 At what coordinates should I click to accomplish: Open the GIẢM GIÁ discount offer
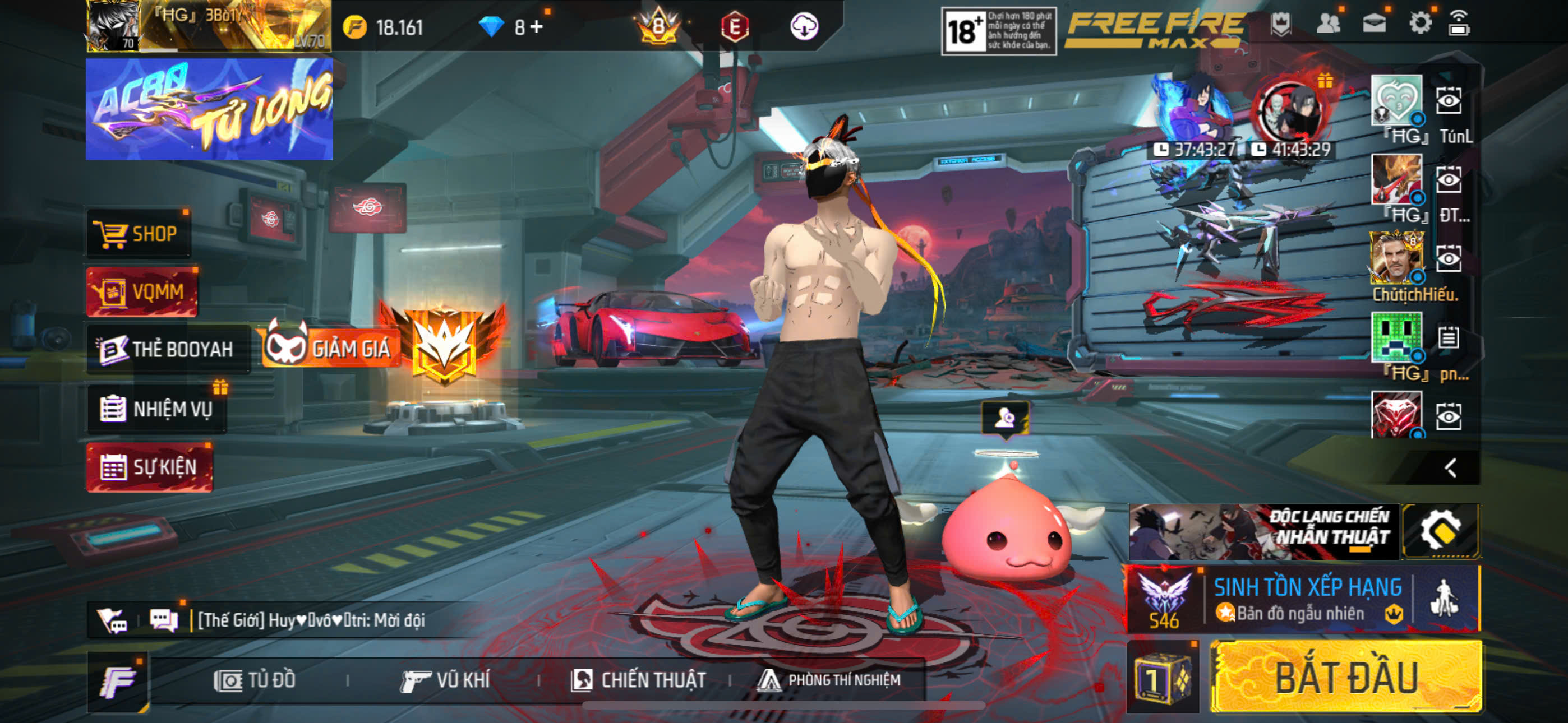click(x=332, y=348)
